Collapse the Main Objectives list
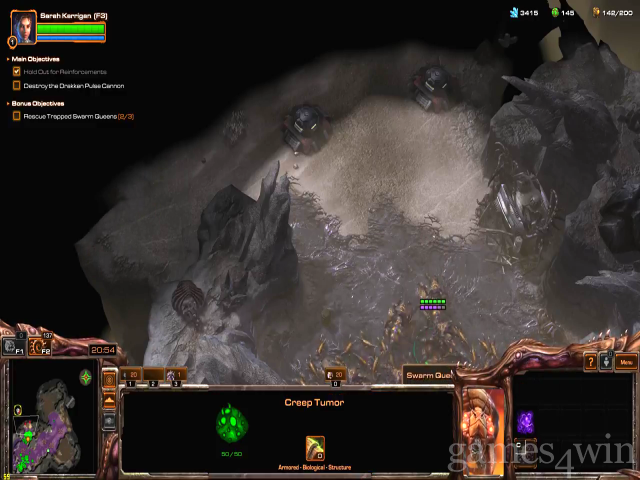640x480 pixels. pyautogui.click(x=9, y=59)
